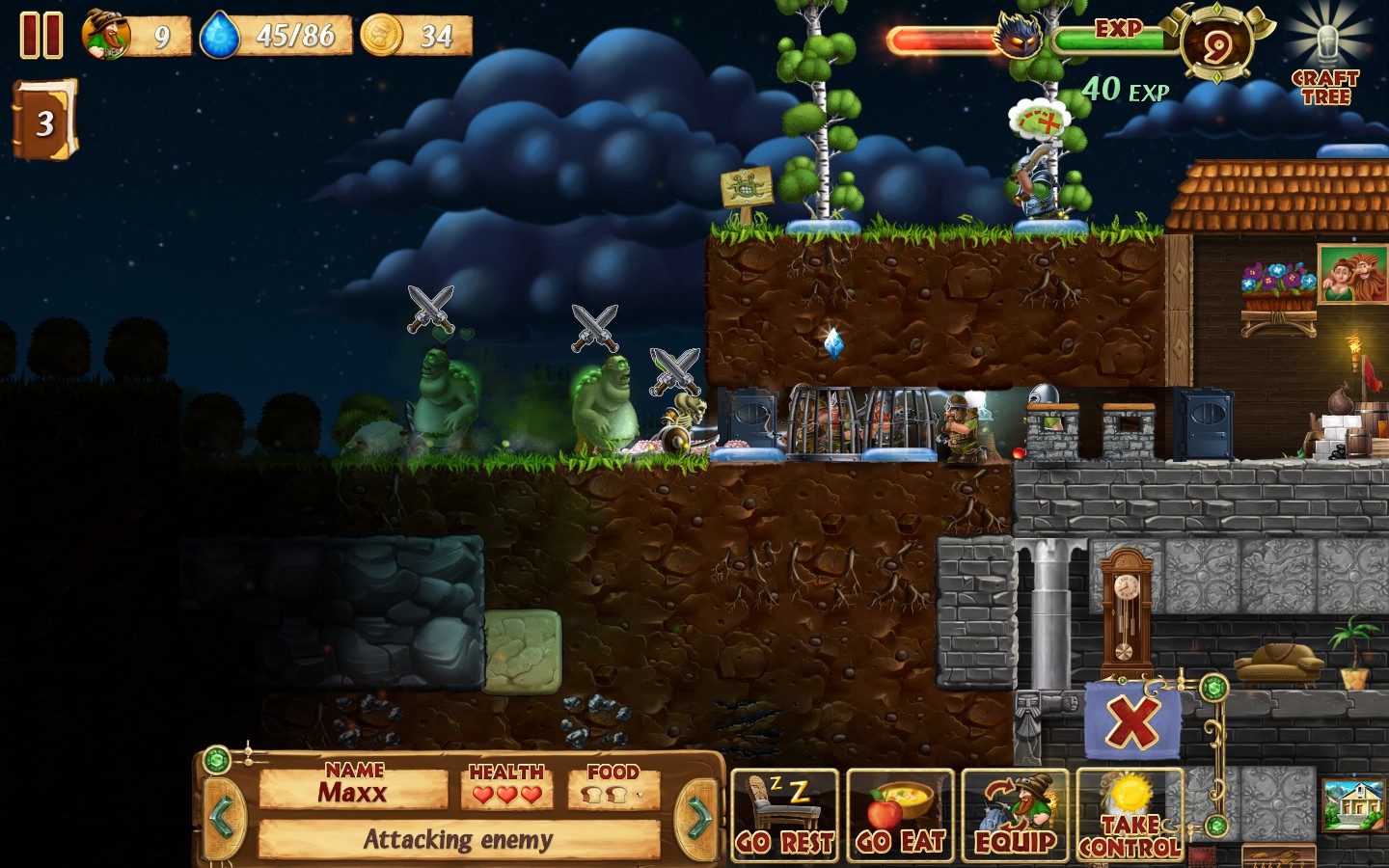Screen dimensions: 1389x868
Task: Click the level 9 experience badge
Action: click(1216, 45)
